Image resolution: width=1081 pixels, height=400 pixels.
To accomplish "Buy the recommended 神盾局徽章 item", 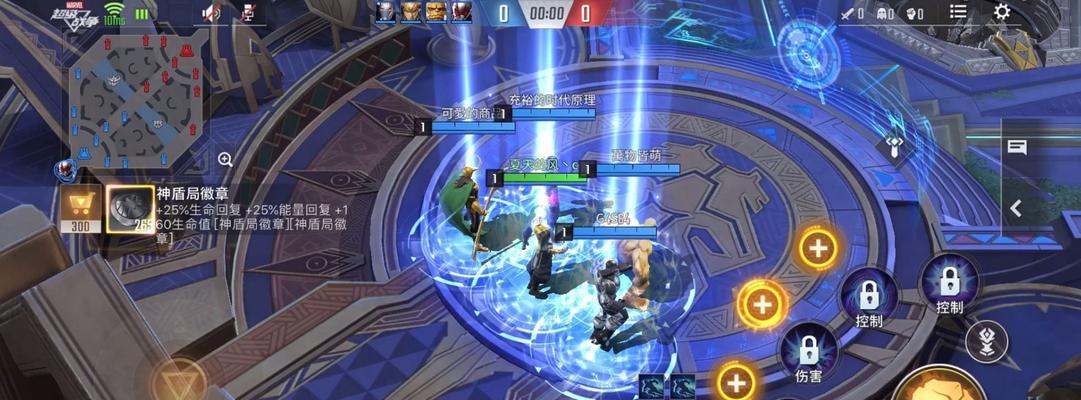I will (128, 209).
